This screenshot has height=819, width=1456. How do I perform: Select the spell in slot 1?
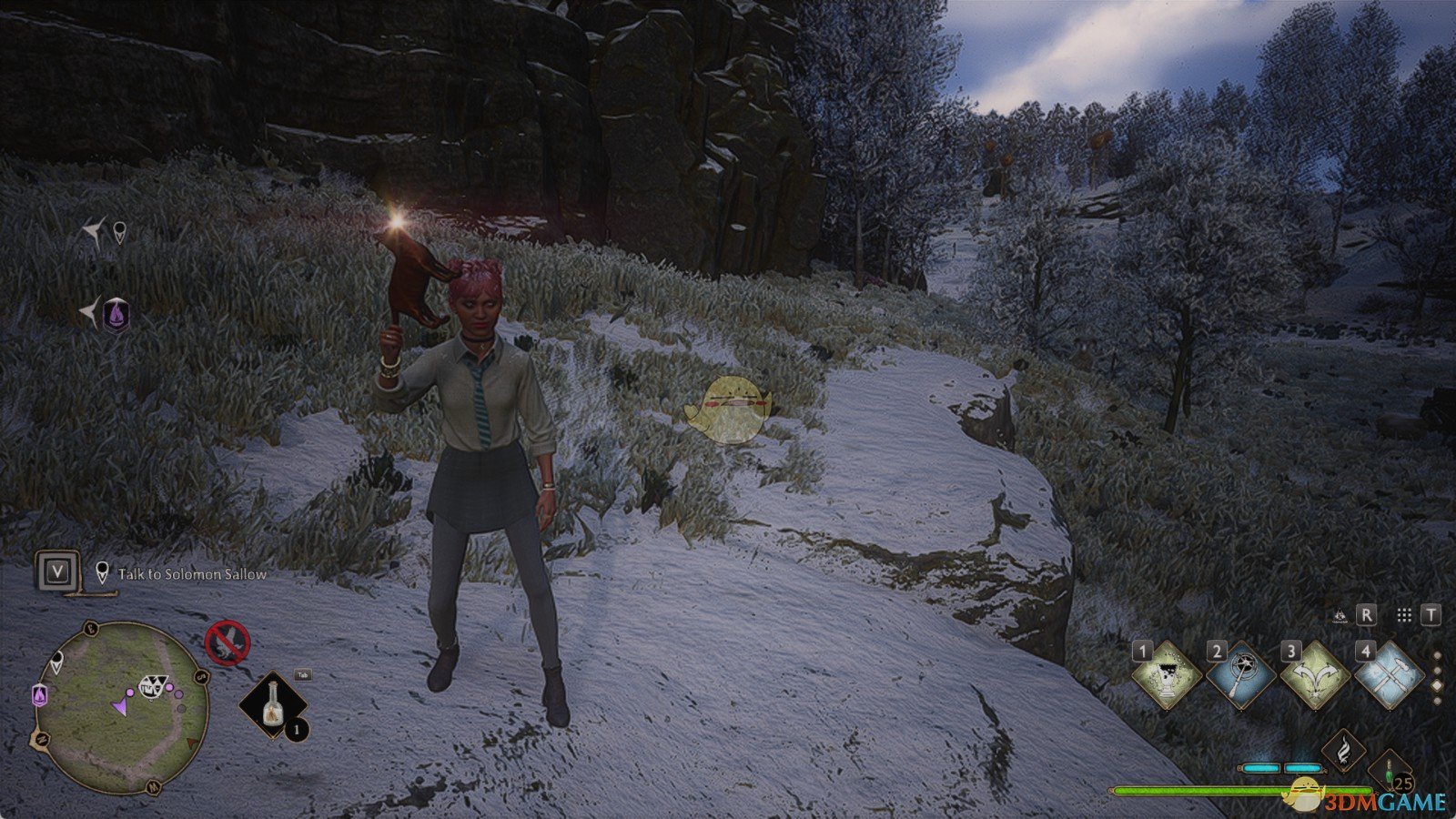(x=1168, y=676)
